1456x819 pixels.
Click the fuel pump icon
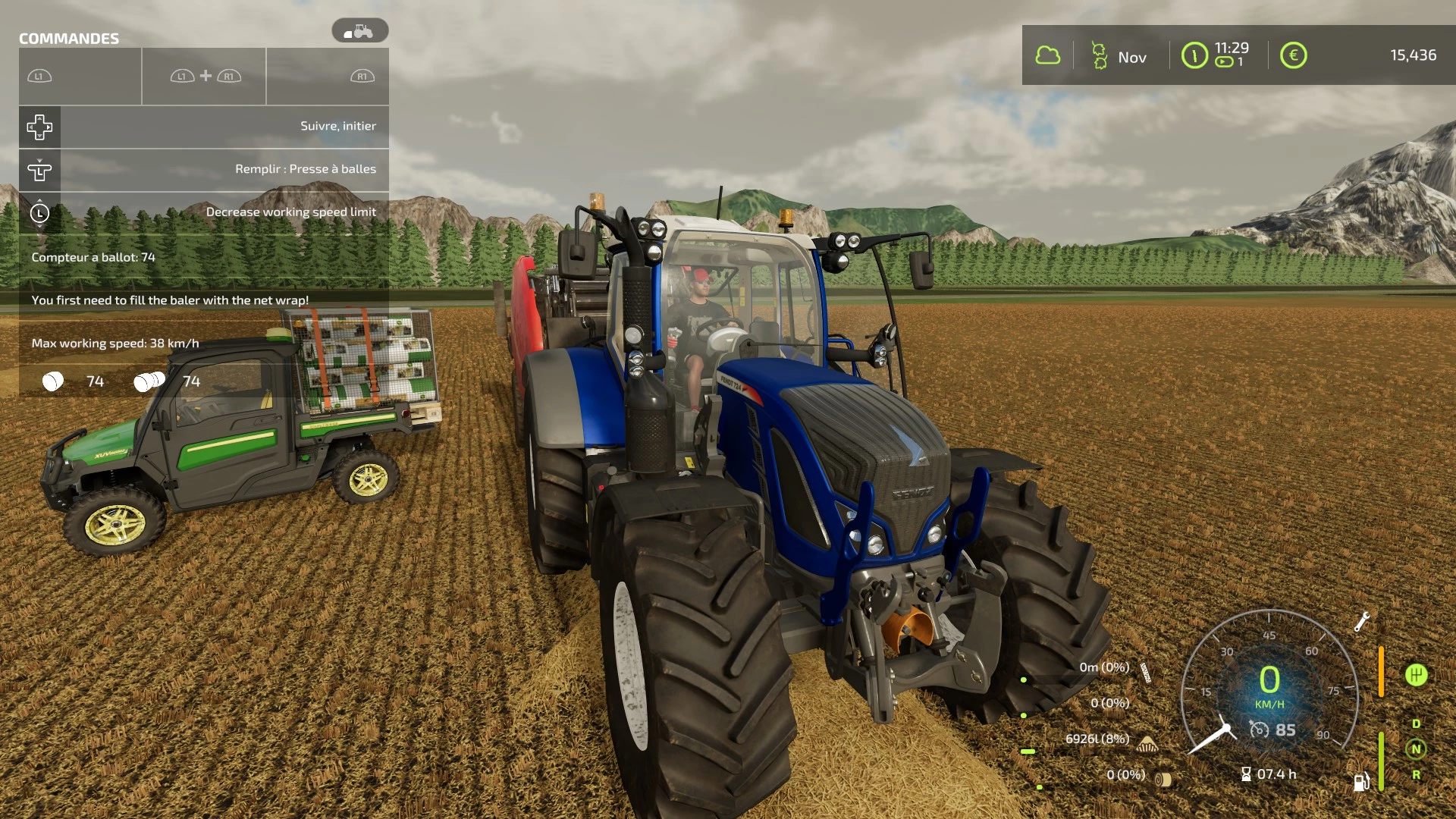click(x=1361, y=781)
